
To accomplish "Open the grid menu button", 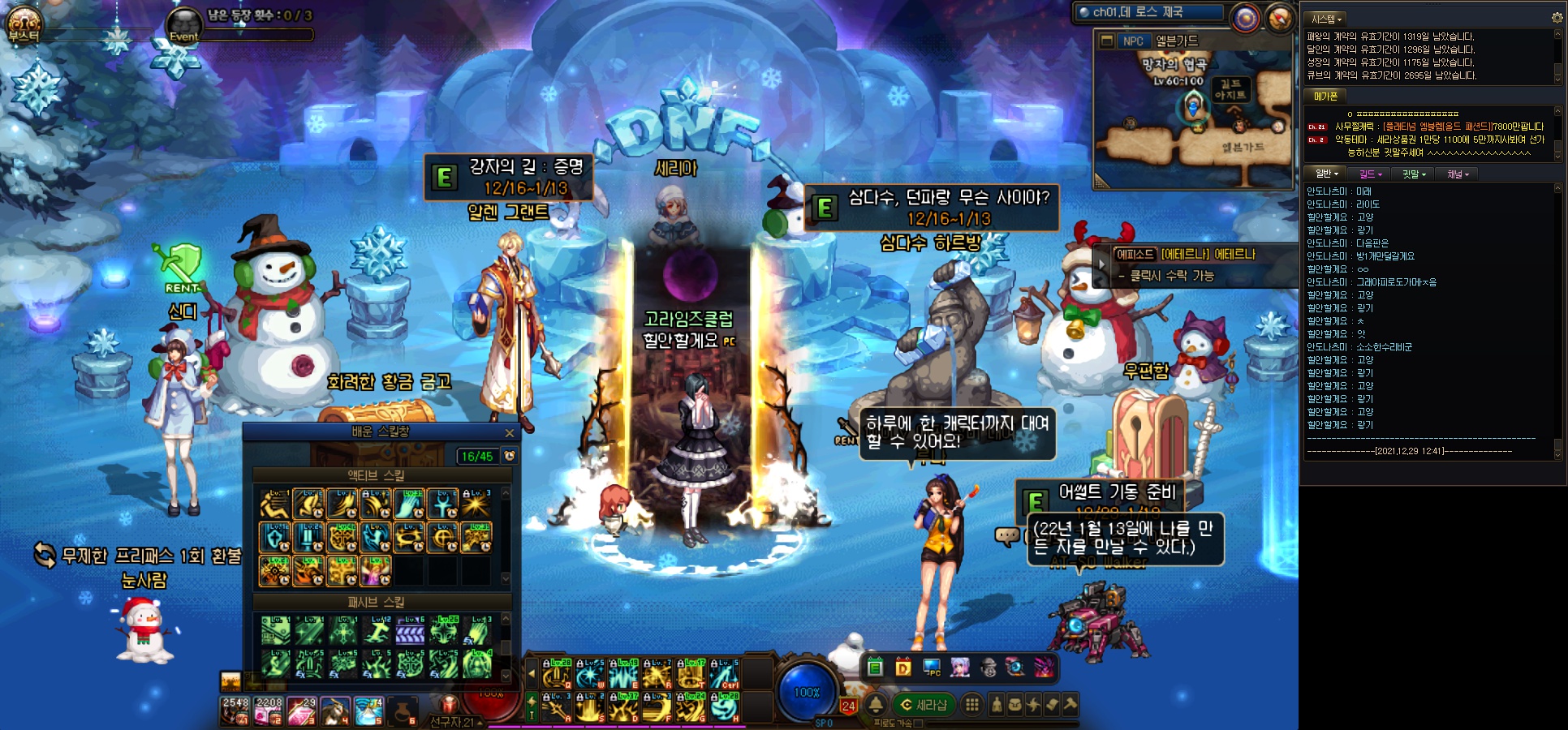I will click(971, 705).
